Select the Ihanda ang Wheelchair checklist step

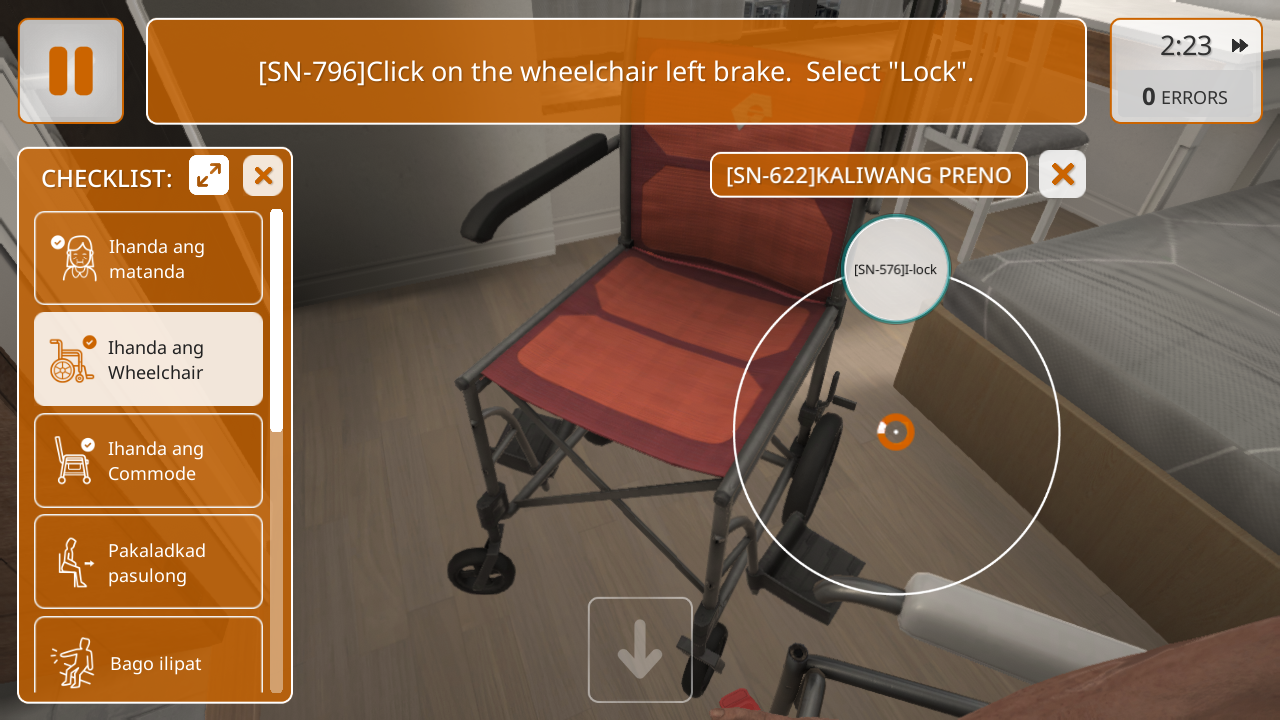pos(148,359)
